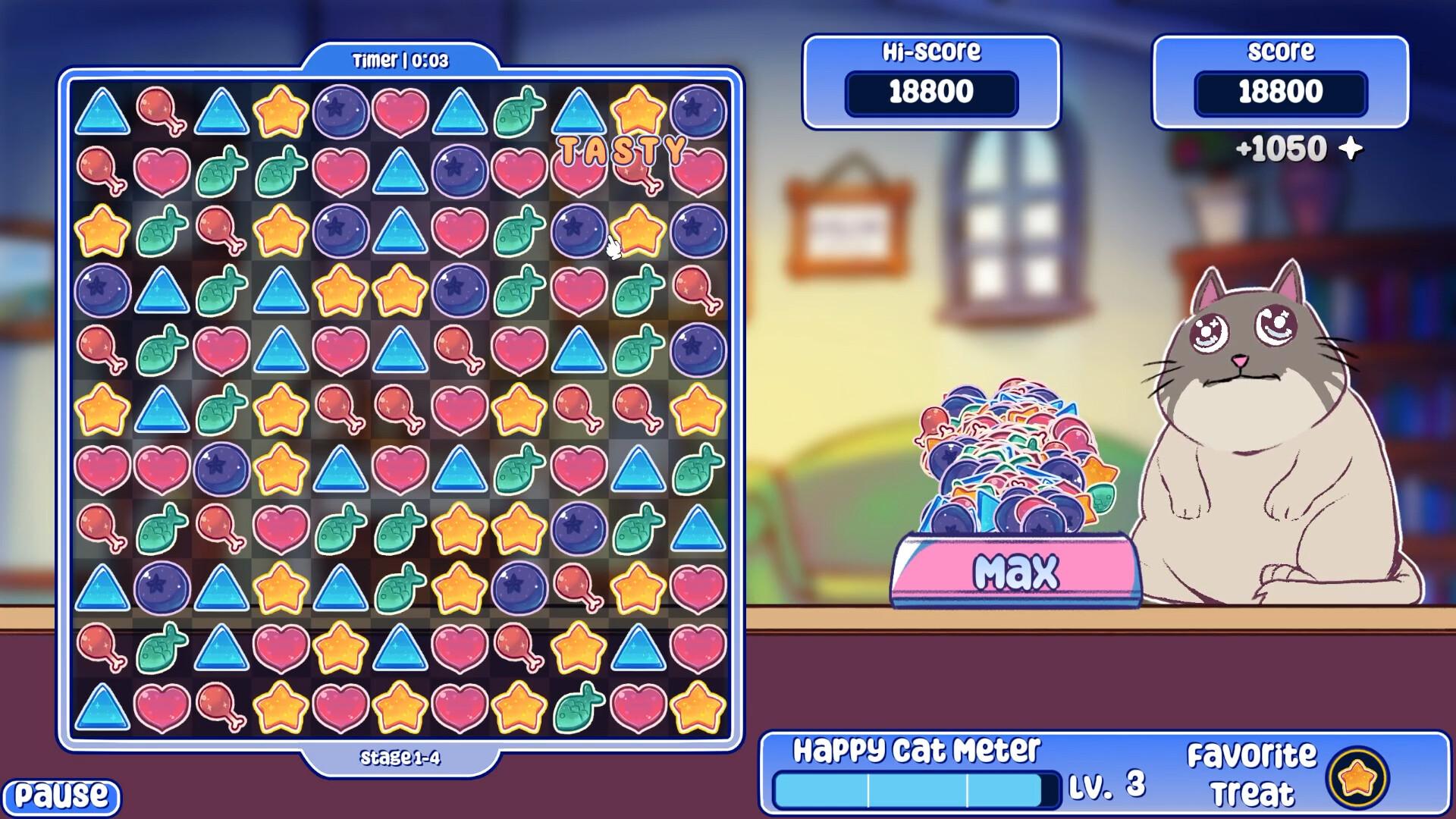Click the Timer banner above the board
The width and height of the screenshot is (1456, 819).
(402, 59)
